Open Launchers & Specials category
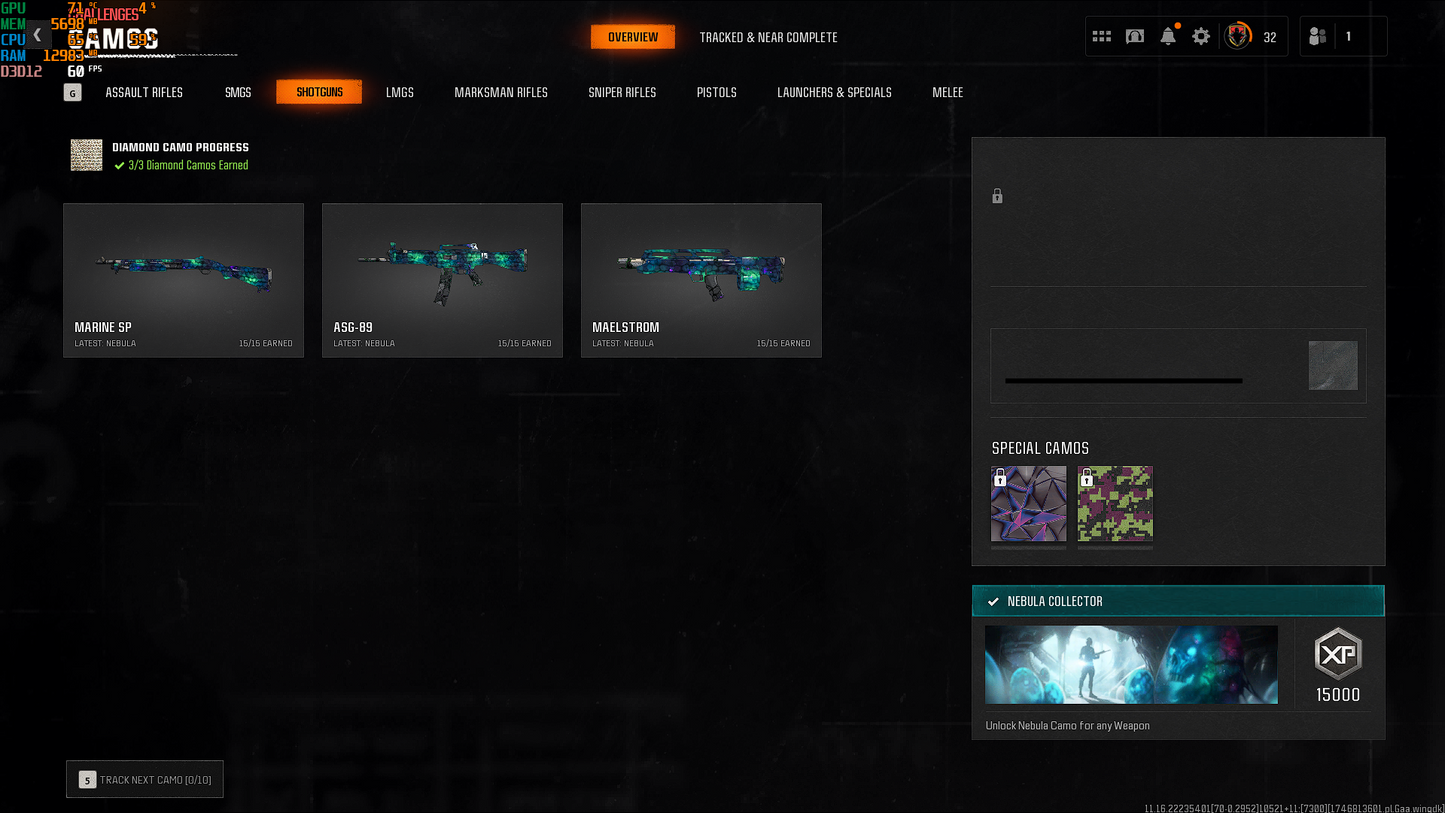This screenshot has width=1445, height=813. 834,92
